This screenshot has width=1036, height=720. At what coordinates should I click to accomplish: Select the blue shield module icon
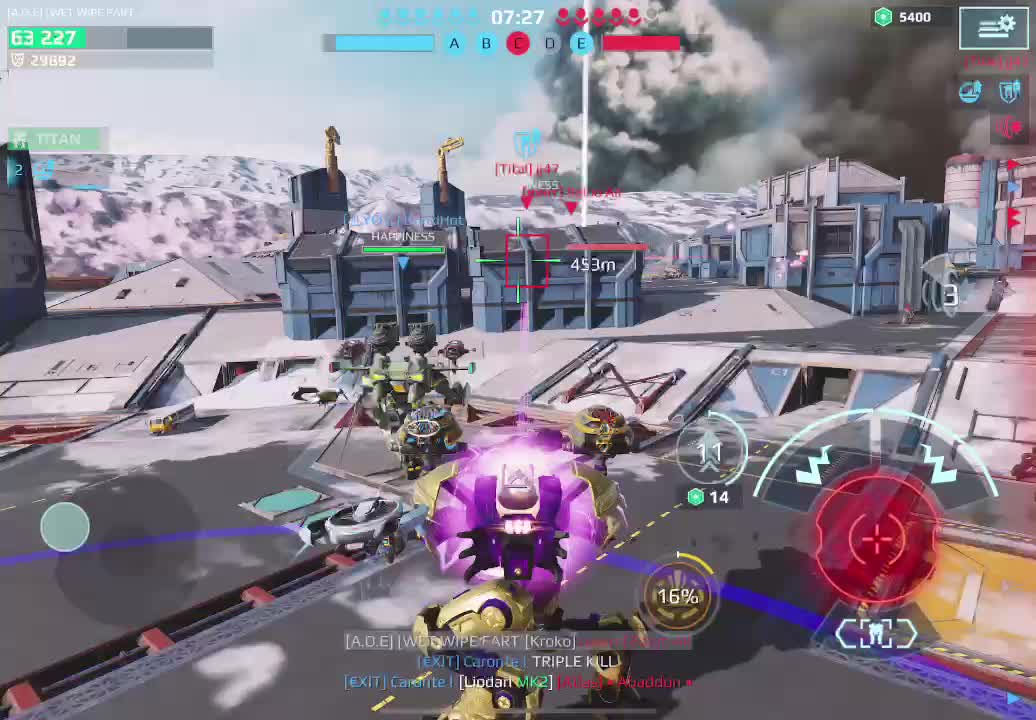click(1008, 93)
